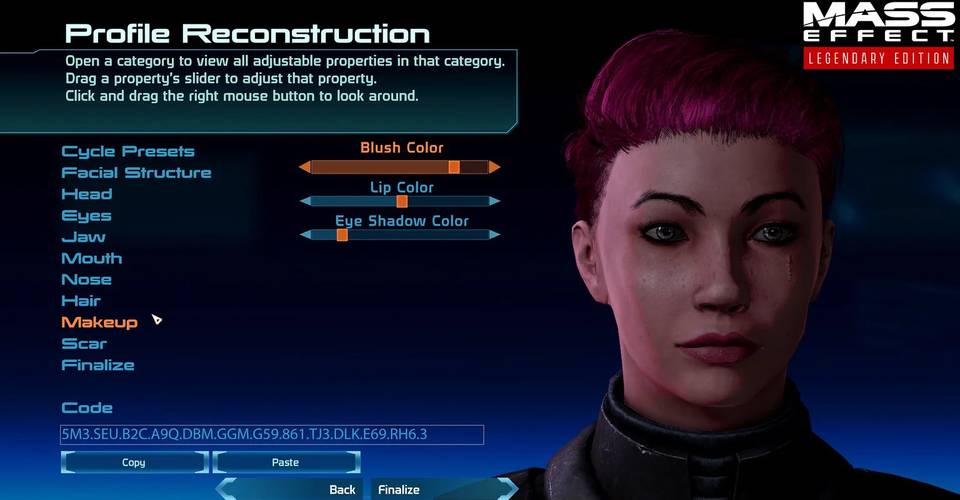This screenshot has height=500, width=960.
Task: Choose Finalize in the category list
Action: coord(98,365)
